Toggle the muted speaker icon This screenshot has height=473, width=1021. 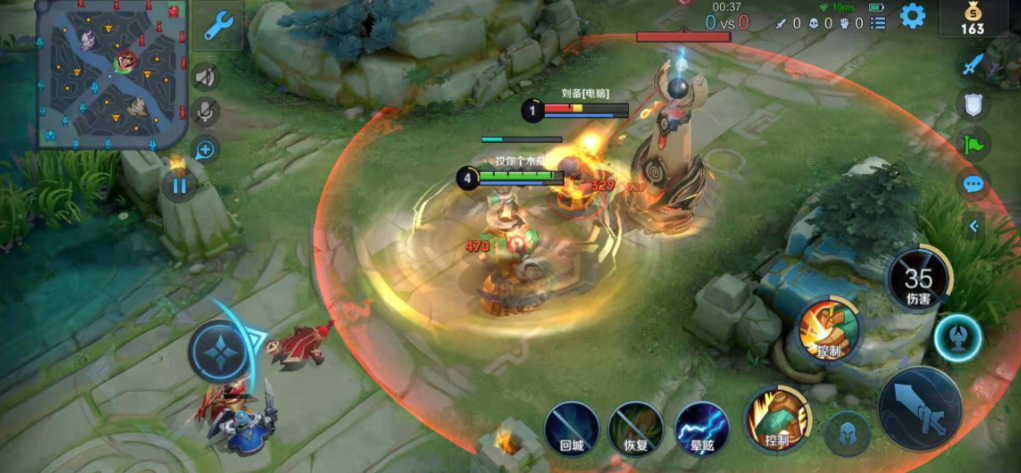pos(206,77)
